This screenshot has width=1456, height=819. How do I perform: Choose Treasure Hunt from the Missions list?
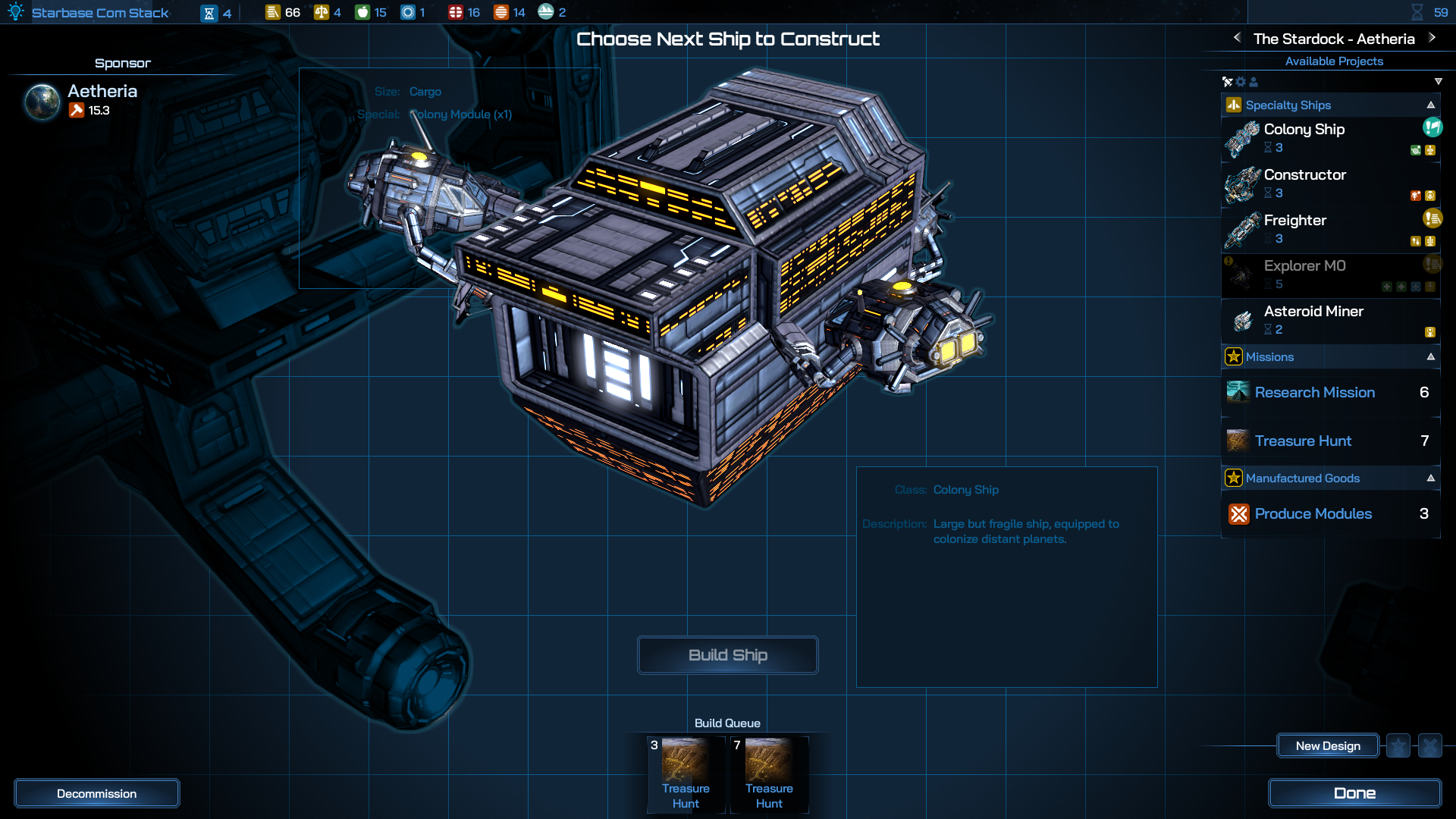[1303, 441]
